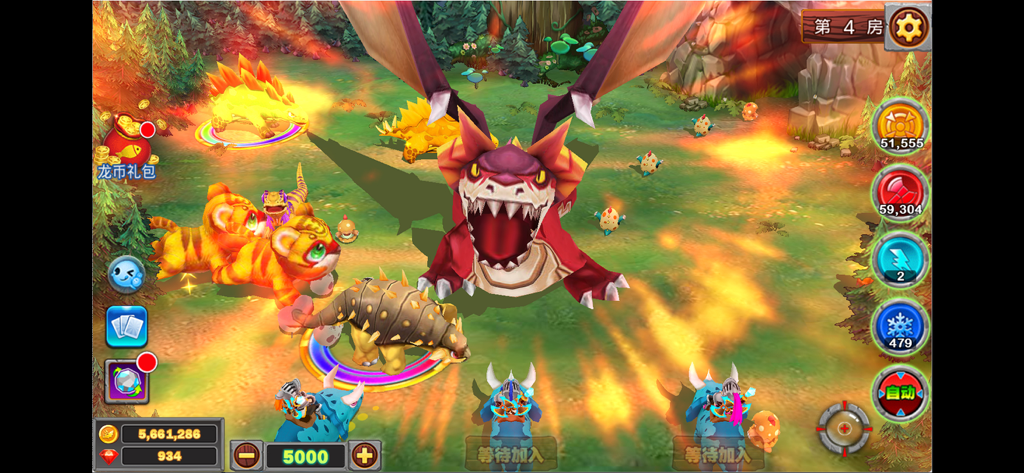Increase the bet with the plus button
Viewport: 1024px width, 473px height.
[x=365, y=455]
